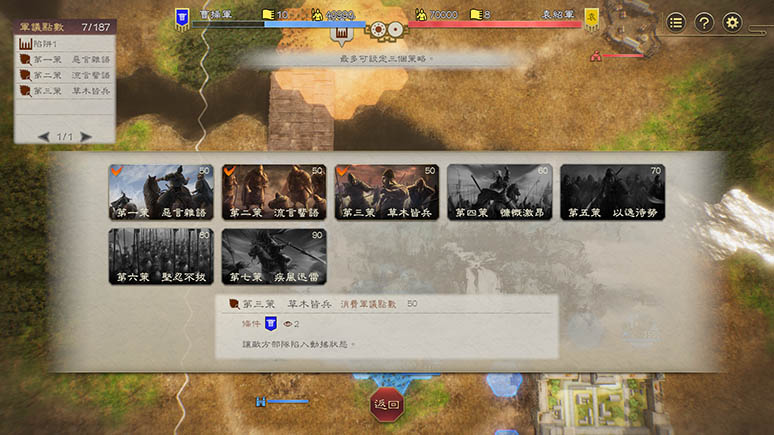Select the 第一策 strategy card
The width and height of the screenshot is (774, 435).
point(161,192)
